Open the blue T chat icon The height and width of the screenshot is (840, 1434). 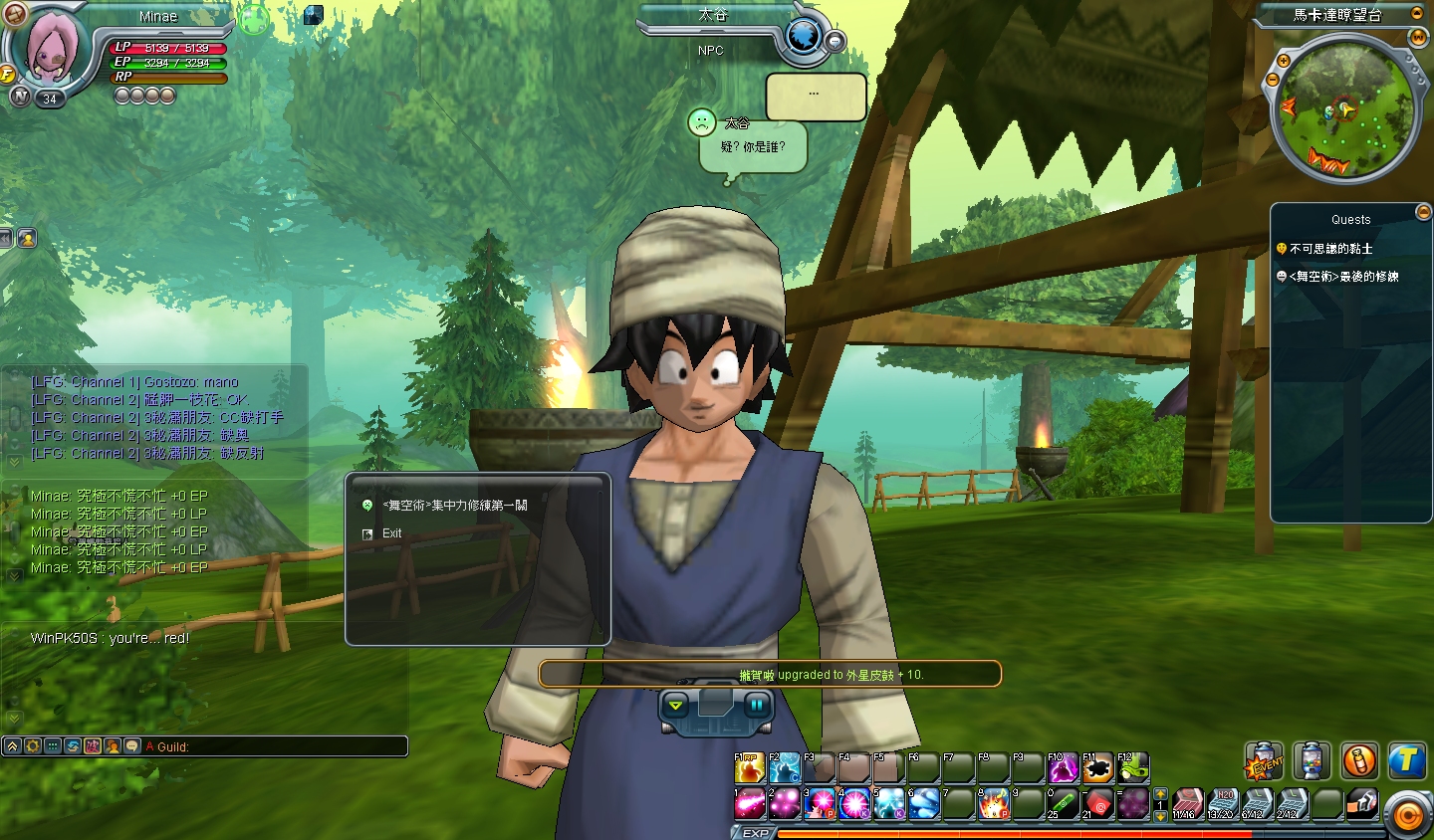[x=1407, y=761]
